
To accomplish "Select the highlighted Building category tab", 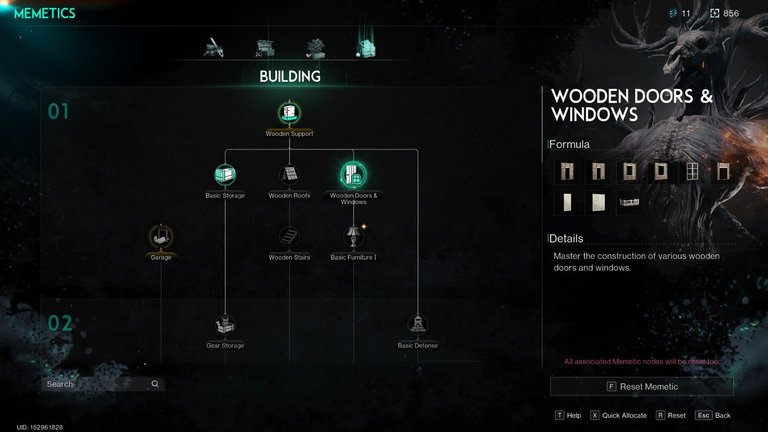I will coord(365,46).
